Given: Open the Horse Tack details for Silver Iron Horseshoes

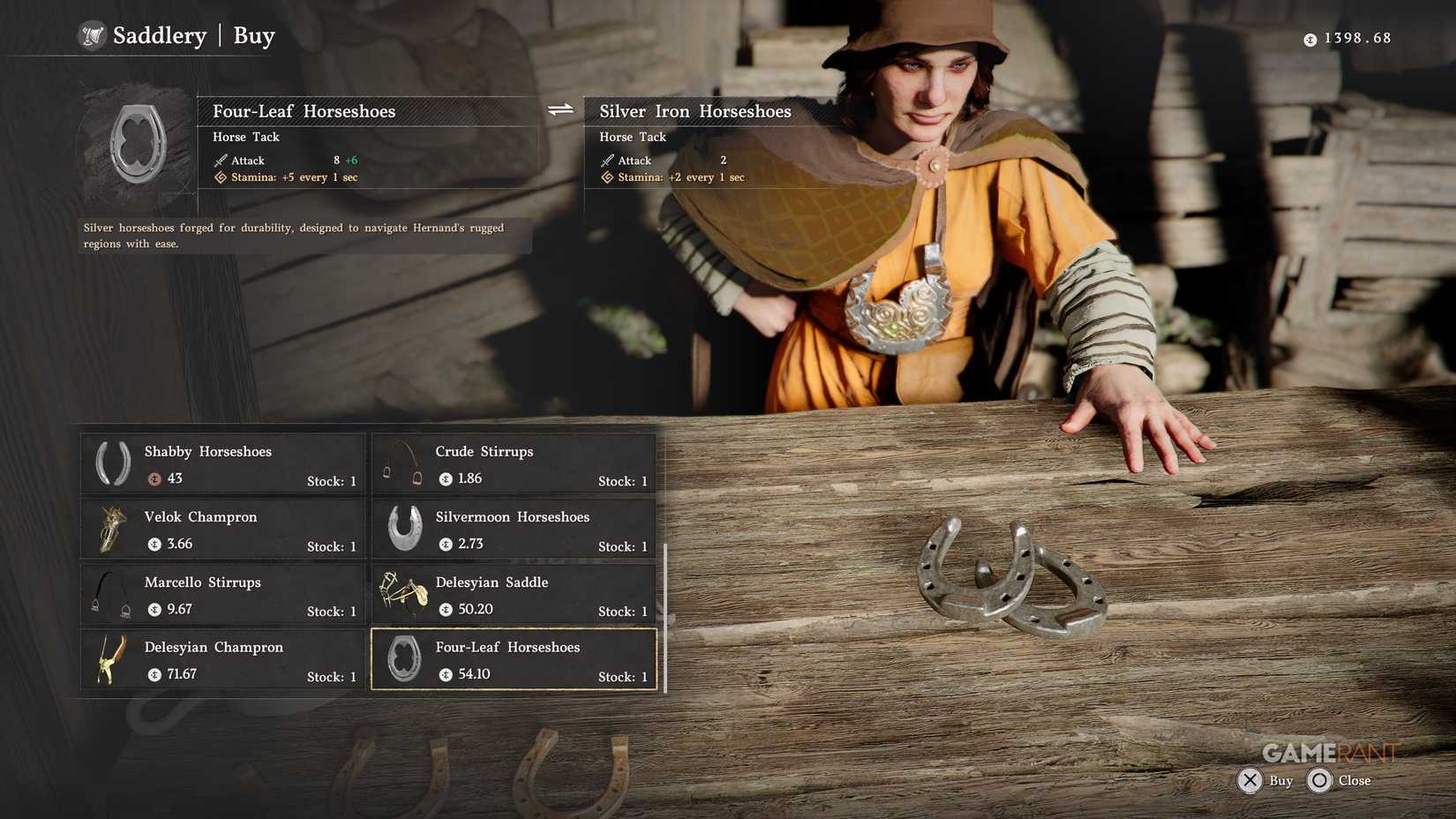Looking at the screenshot, I should coord(632,137).
